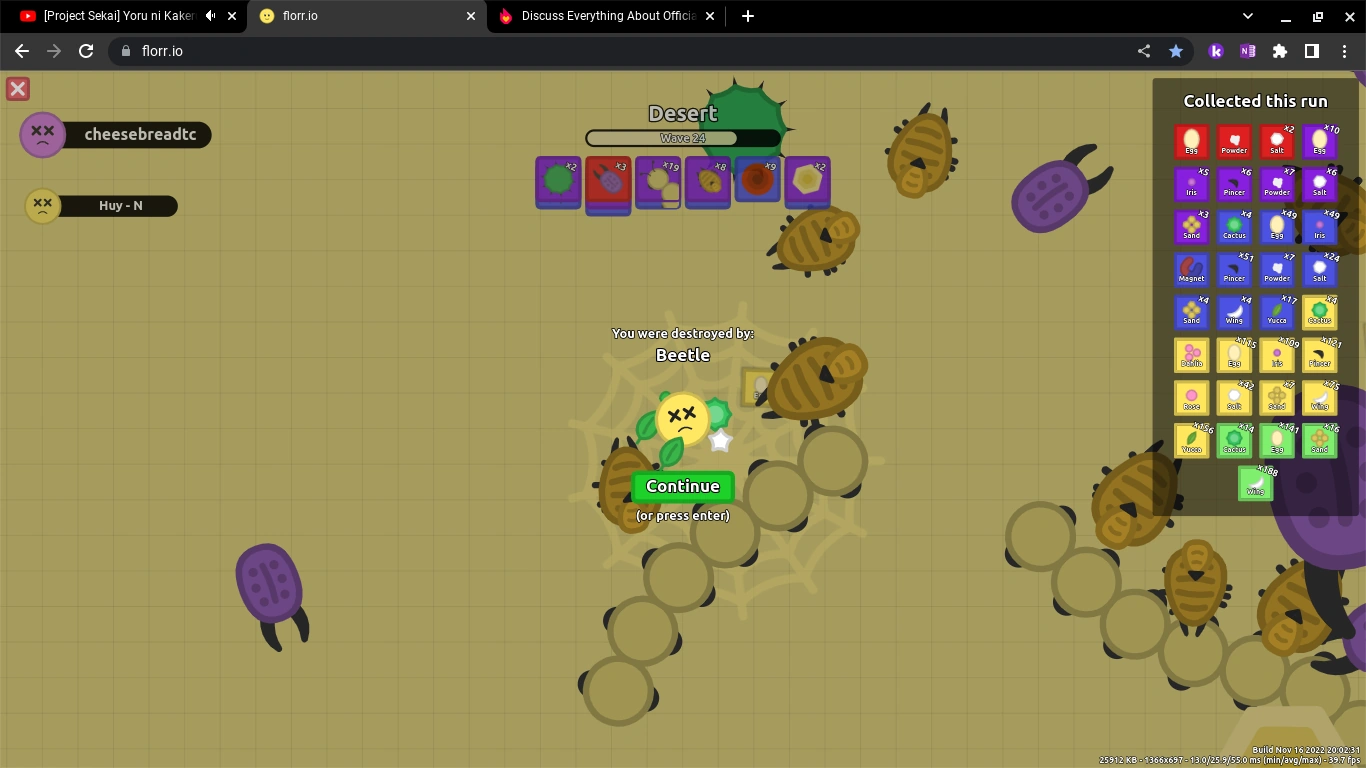
Task: Select the Yucca petal x156 icon
Action: (1191, 441)
